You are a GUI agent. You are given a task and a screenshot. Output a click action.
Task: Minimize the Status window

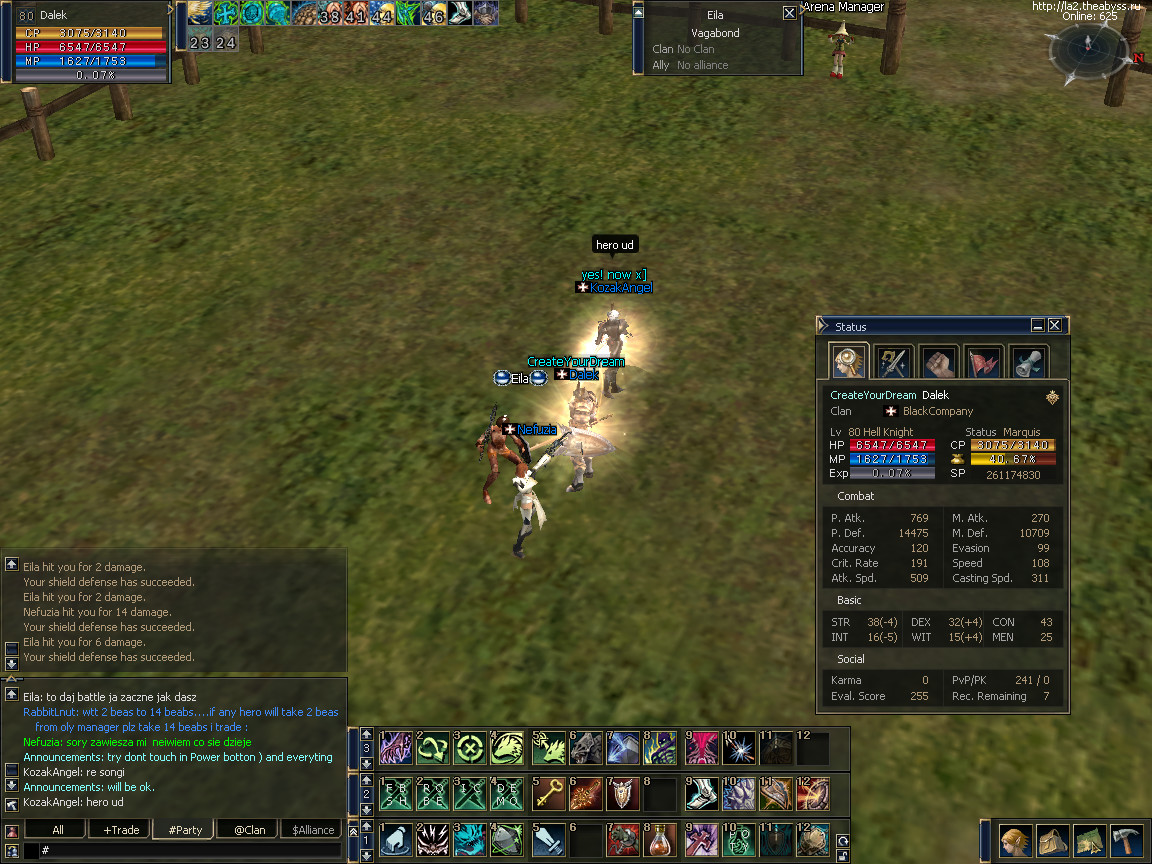1038,326
